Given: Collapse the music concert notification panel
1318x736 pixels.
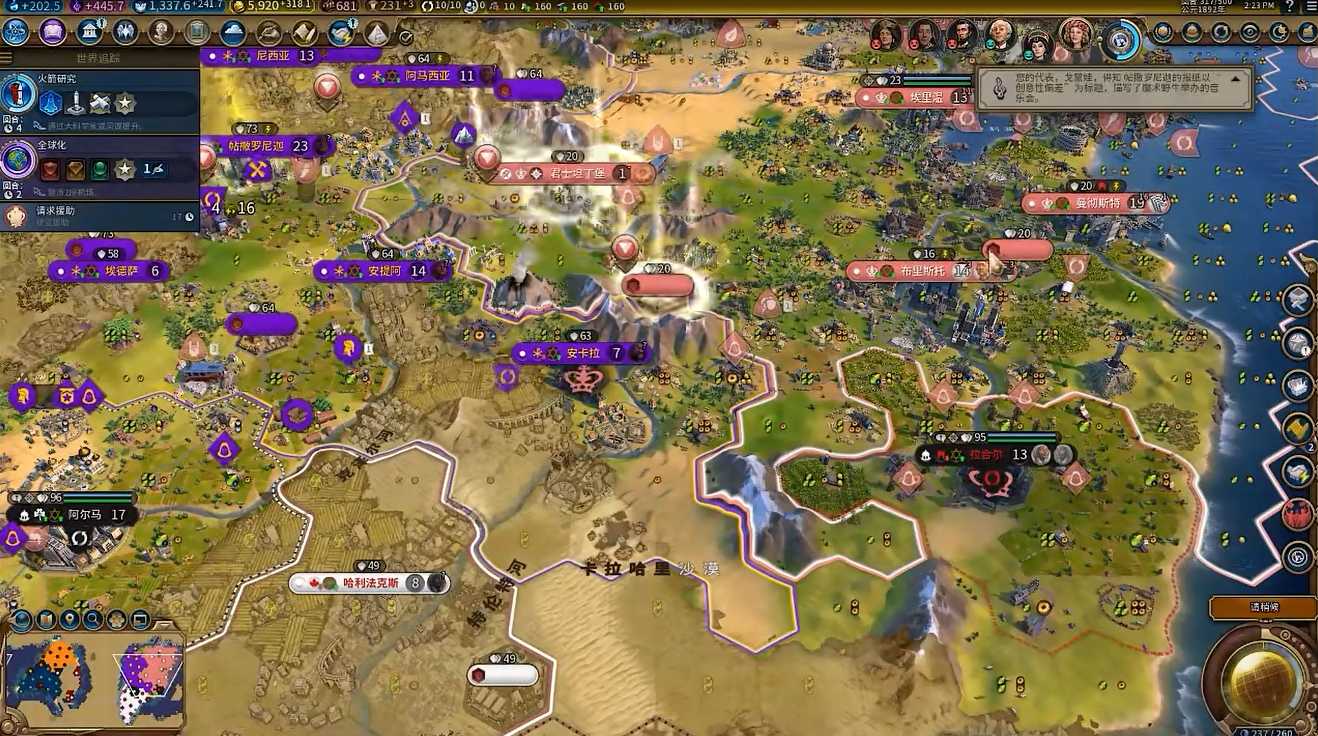Looking at the screenshot, I should pos(1235,78).
